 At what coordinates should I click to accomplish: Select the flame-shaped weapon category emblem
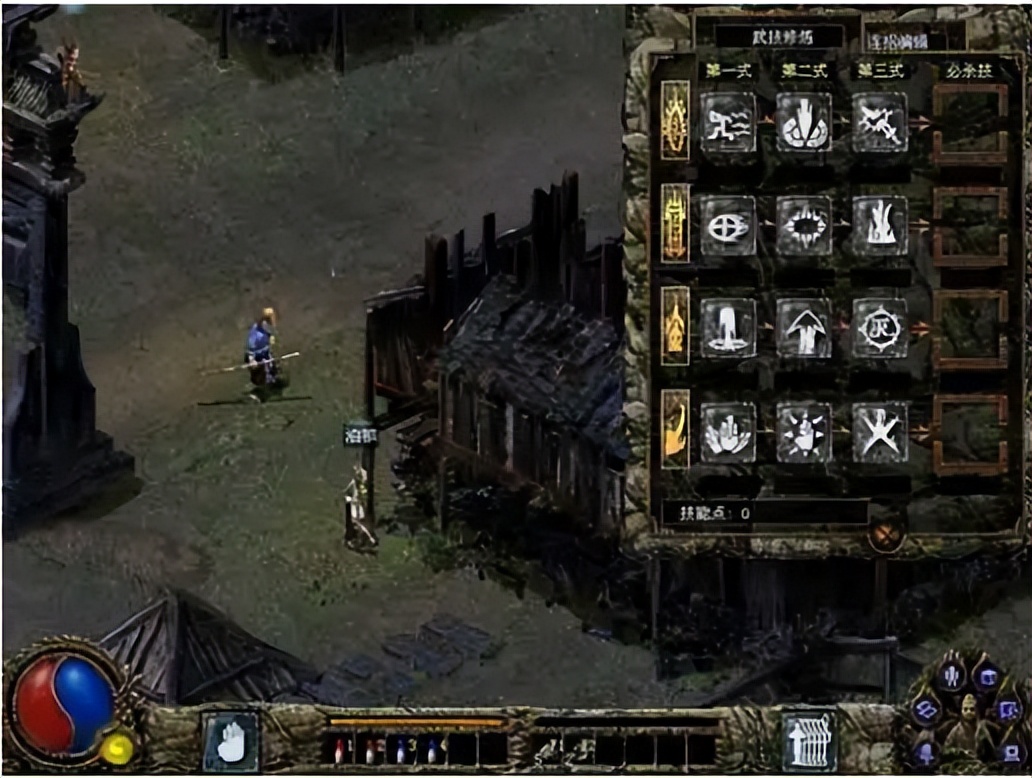pos(675,325)
